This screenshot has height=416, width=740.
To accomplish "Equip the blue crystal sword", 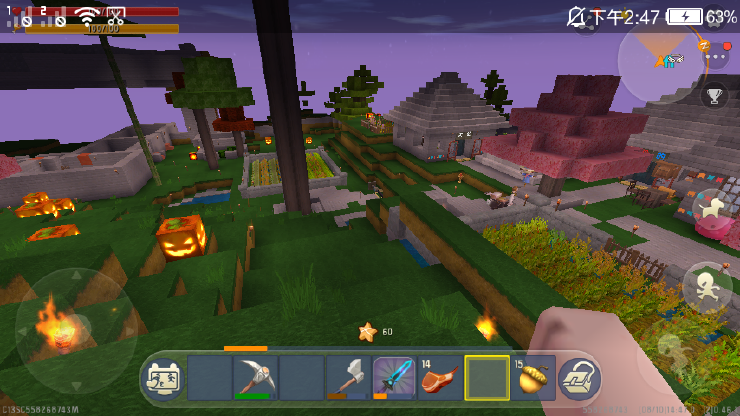I will [394, 378].
